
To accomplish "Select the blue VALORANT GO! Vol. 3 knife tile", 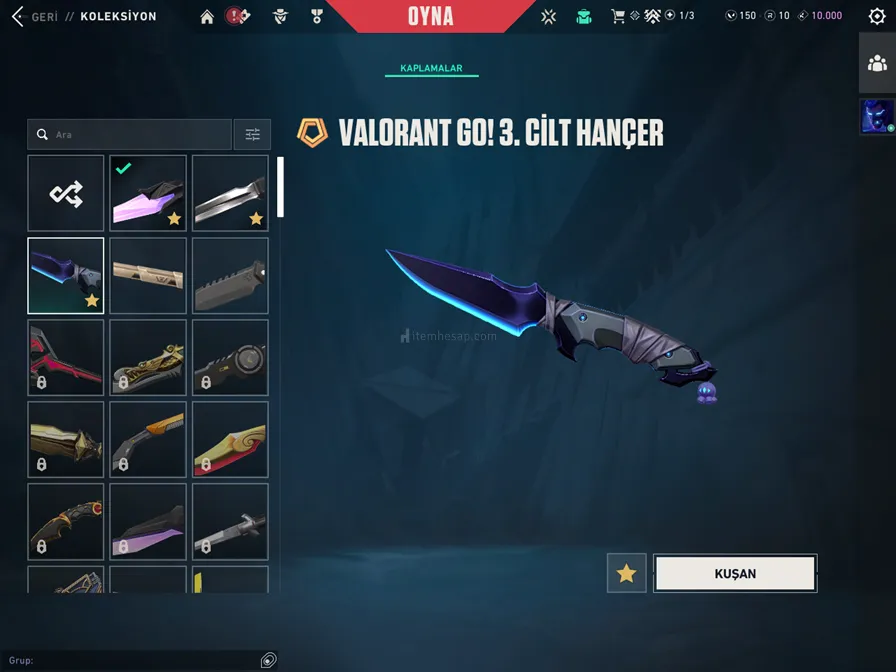I will click(x=66, y=275).
